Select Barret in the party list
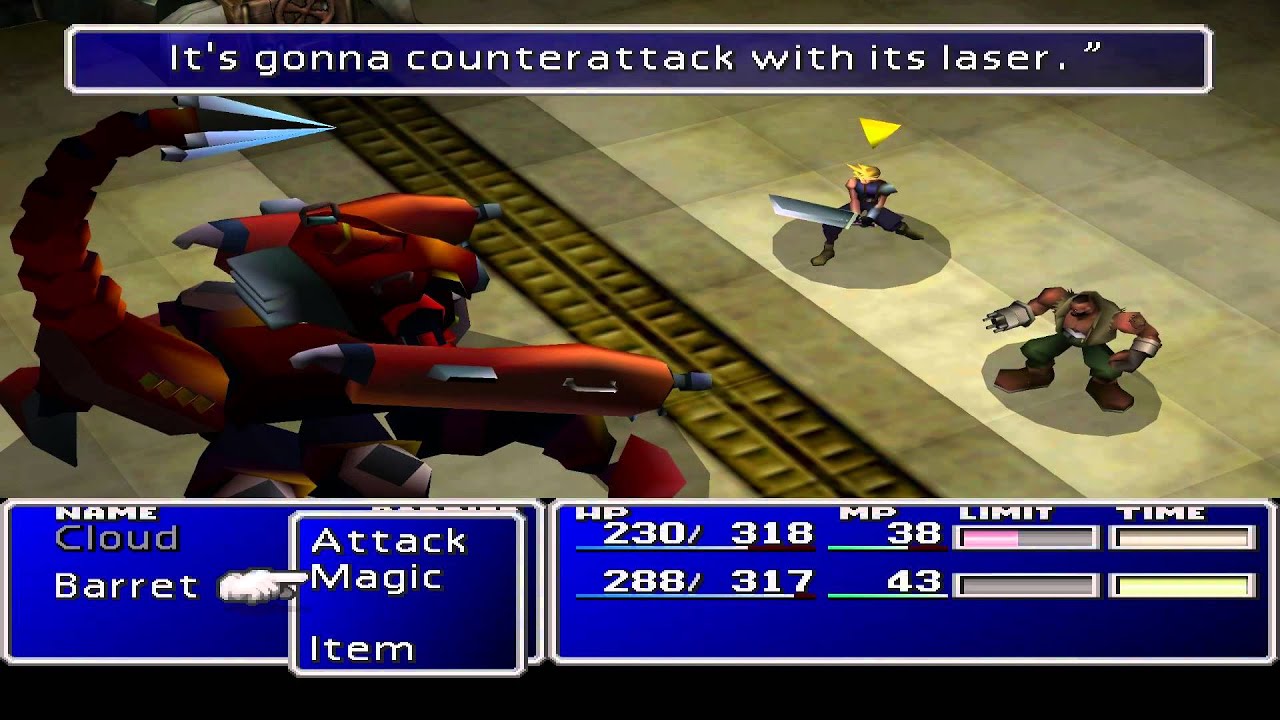Screen dimensions: 1280x720 (126, 586)
